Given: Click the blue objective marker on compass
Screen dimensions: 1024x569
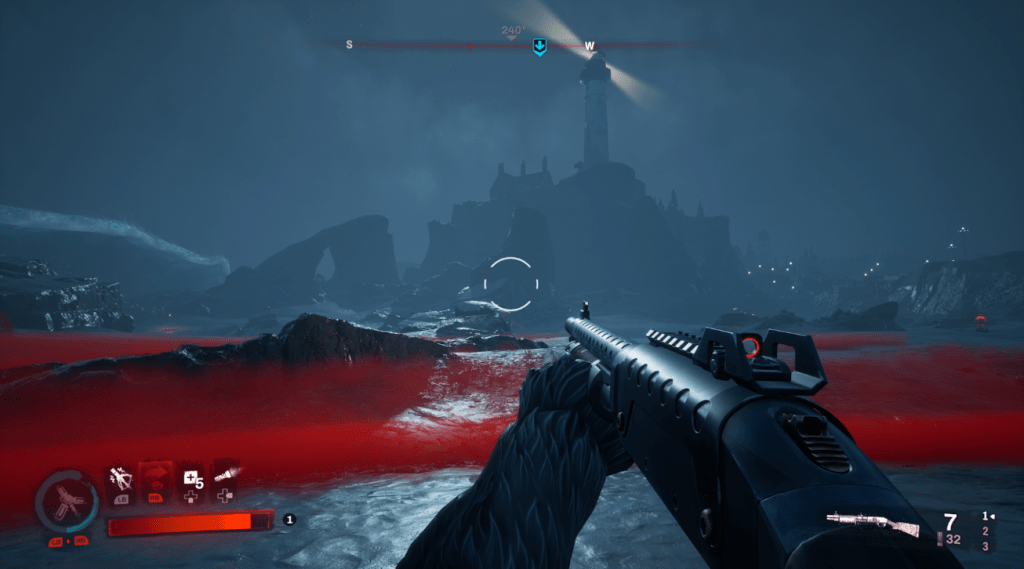Looking at the screenshot, I should [539, 46].
